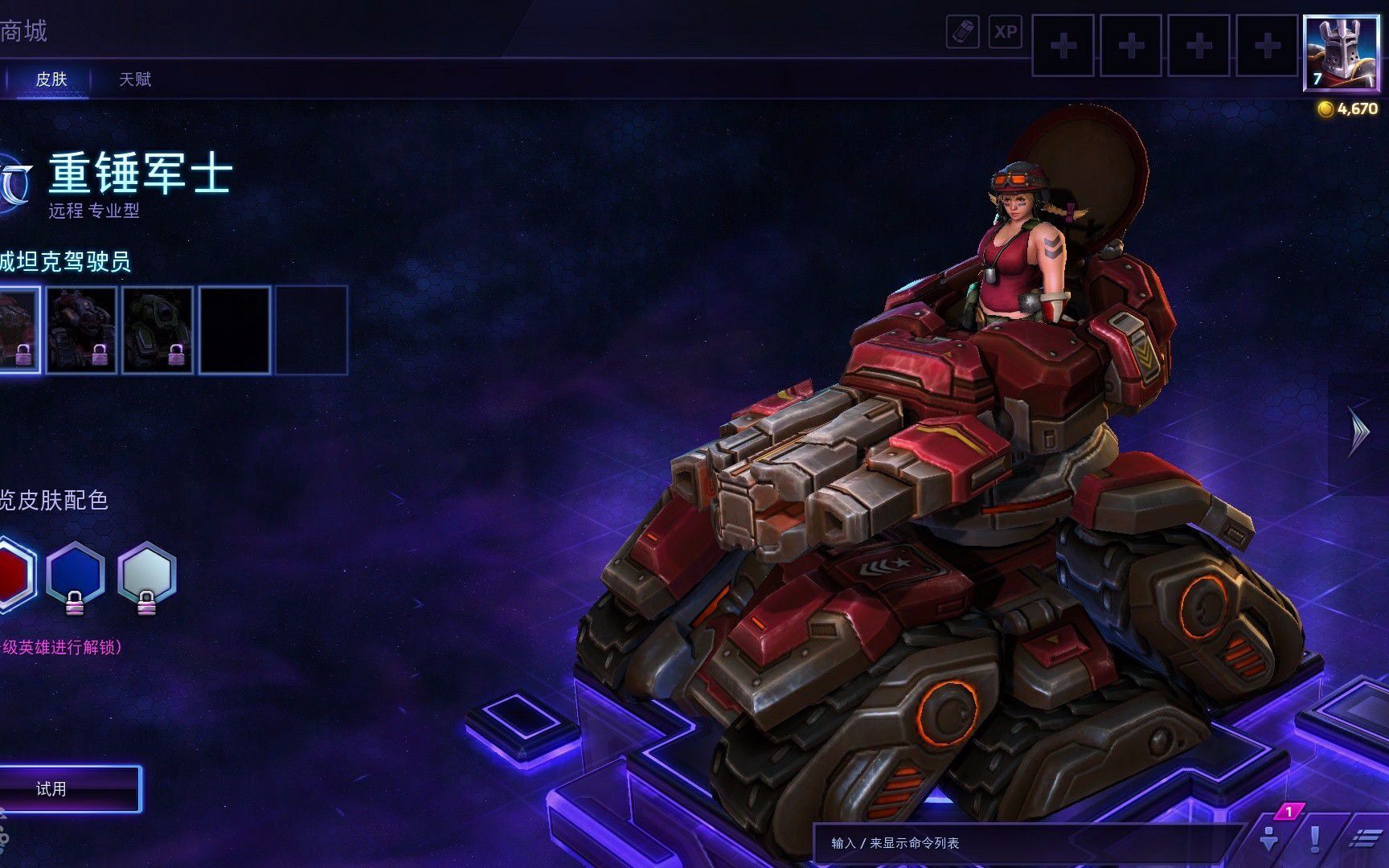Viewport: 1389px width, 868px height.
Task: Pick the locked white skin color
Action: [146, 574]
